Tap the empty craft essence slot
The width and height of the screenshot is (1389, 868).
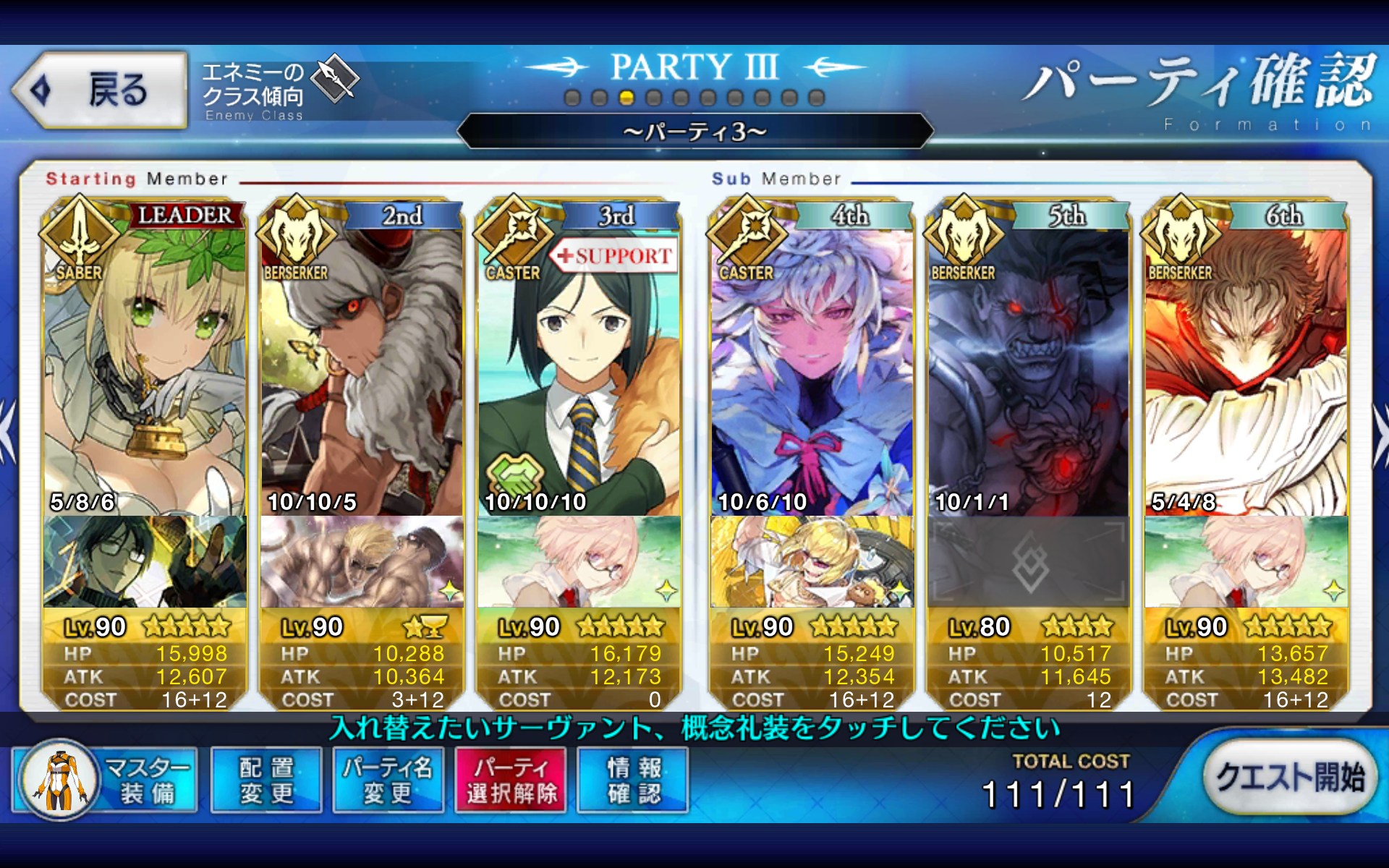coord(1029,562)
